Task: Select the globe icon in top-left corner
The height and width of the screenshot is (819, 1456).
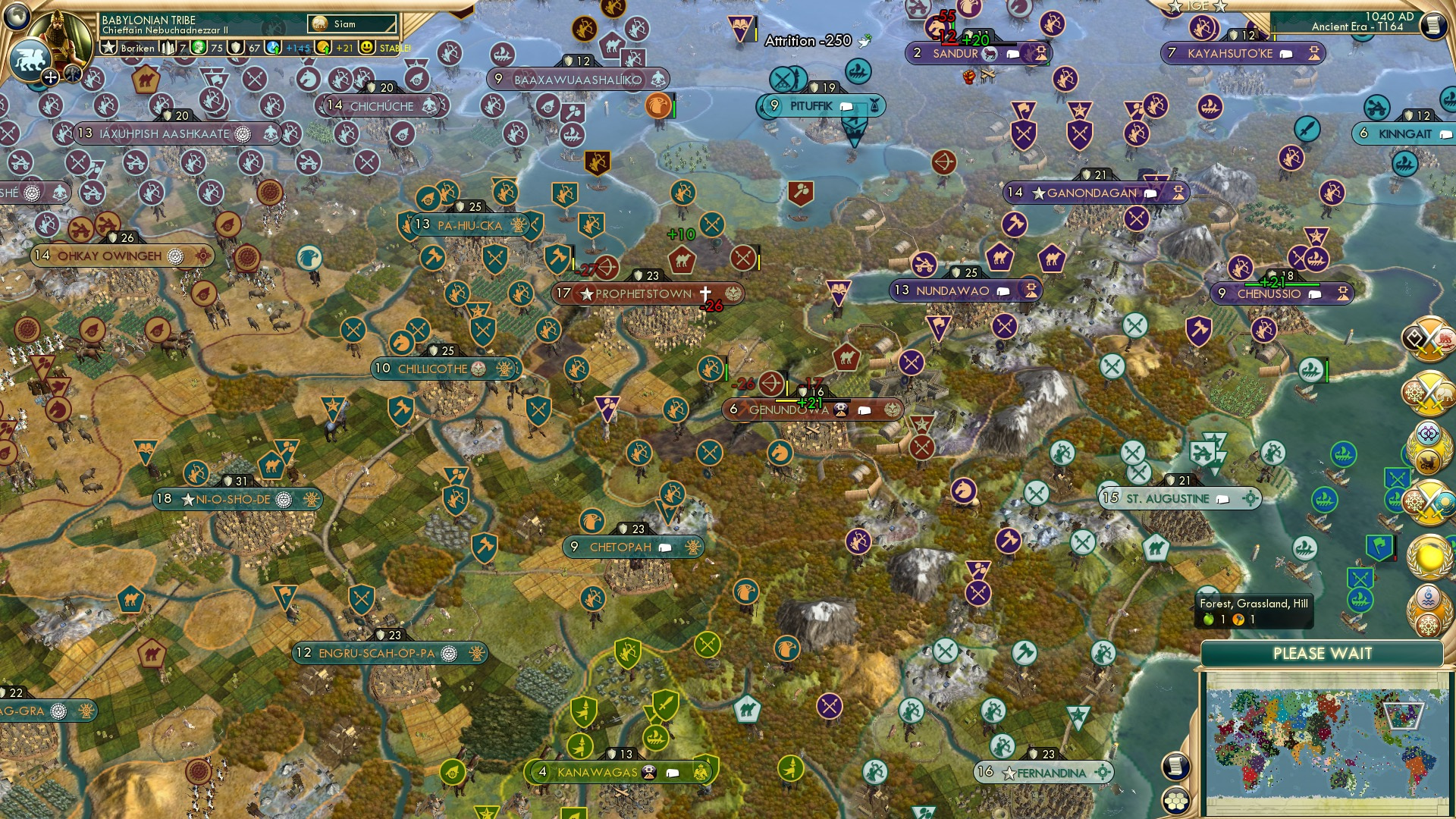Action: 14,17
